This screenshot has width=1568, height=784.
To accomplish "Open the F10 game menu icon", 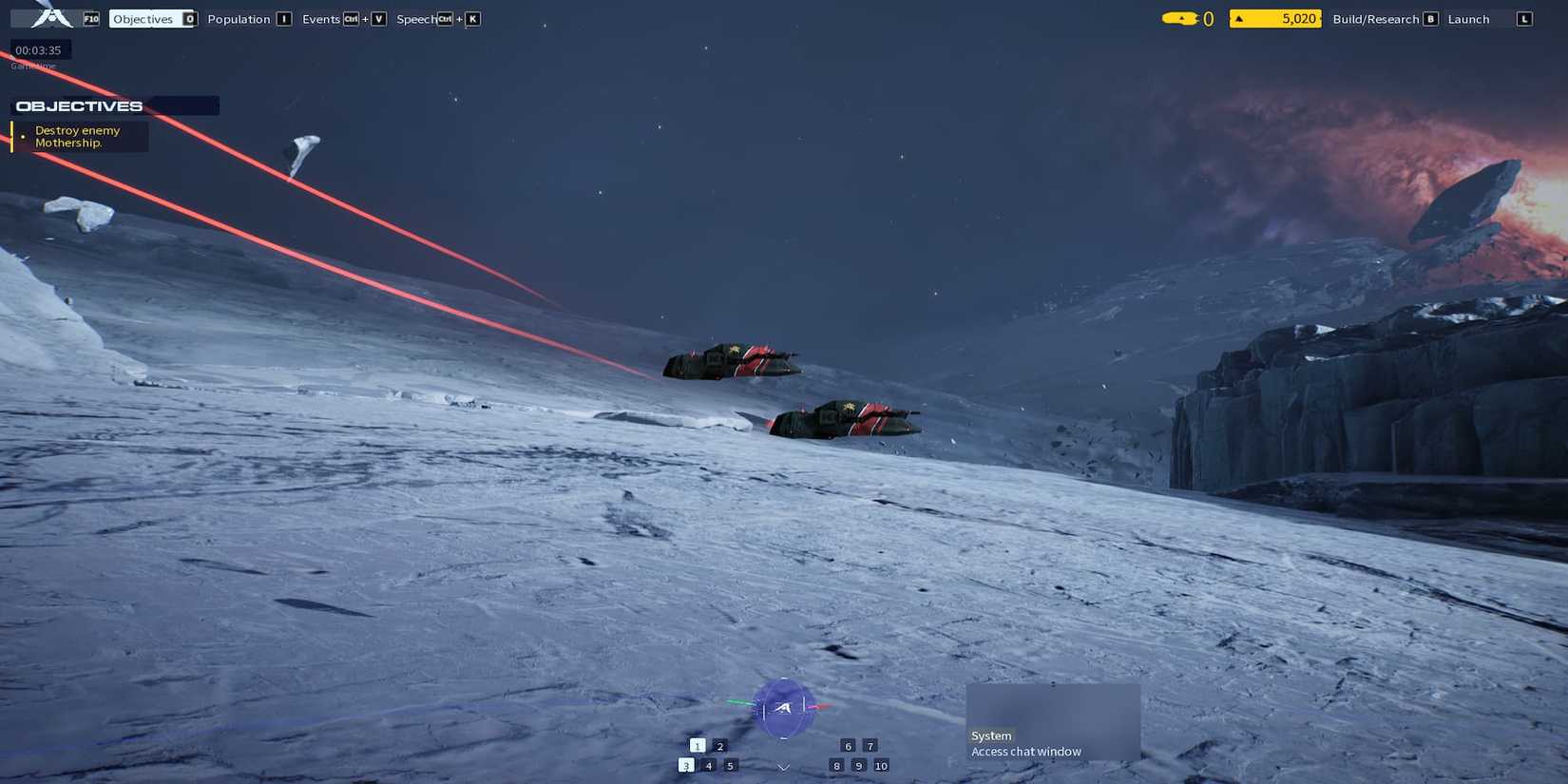I will coord(90,17).
